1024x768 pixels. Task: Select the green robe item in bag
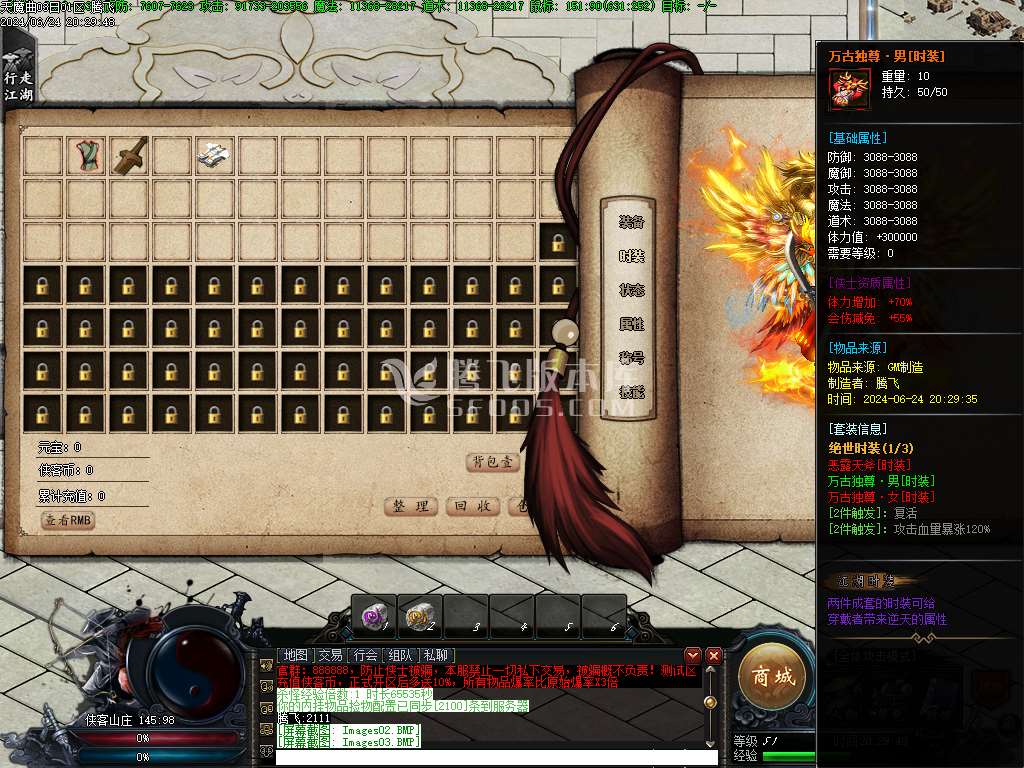86,155
